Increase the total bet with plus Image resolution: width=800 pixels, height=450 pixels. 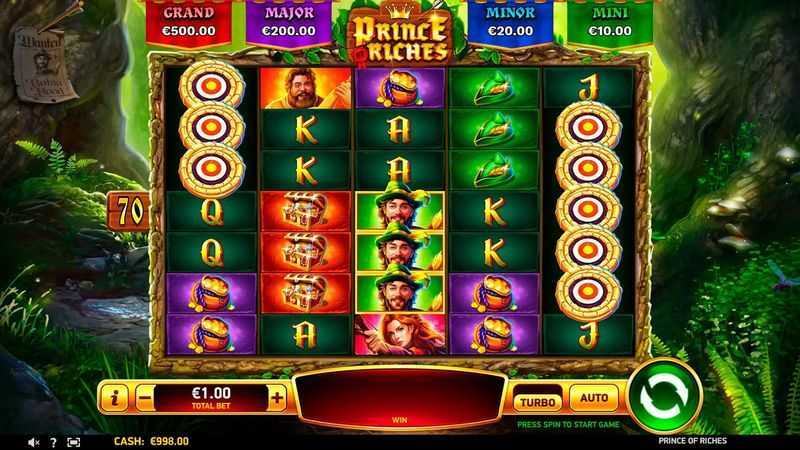point(277,398)
